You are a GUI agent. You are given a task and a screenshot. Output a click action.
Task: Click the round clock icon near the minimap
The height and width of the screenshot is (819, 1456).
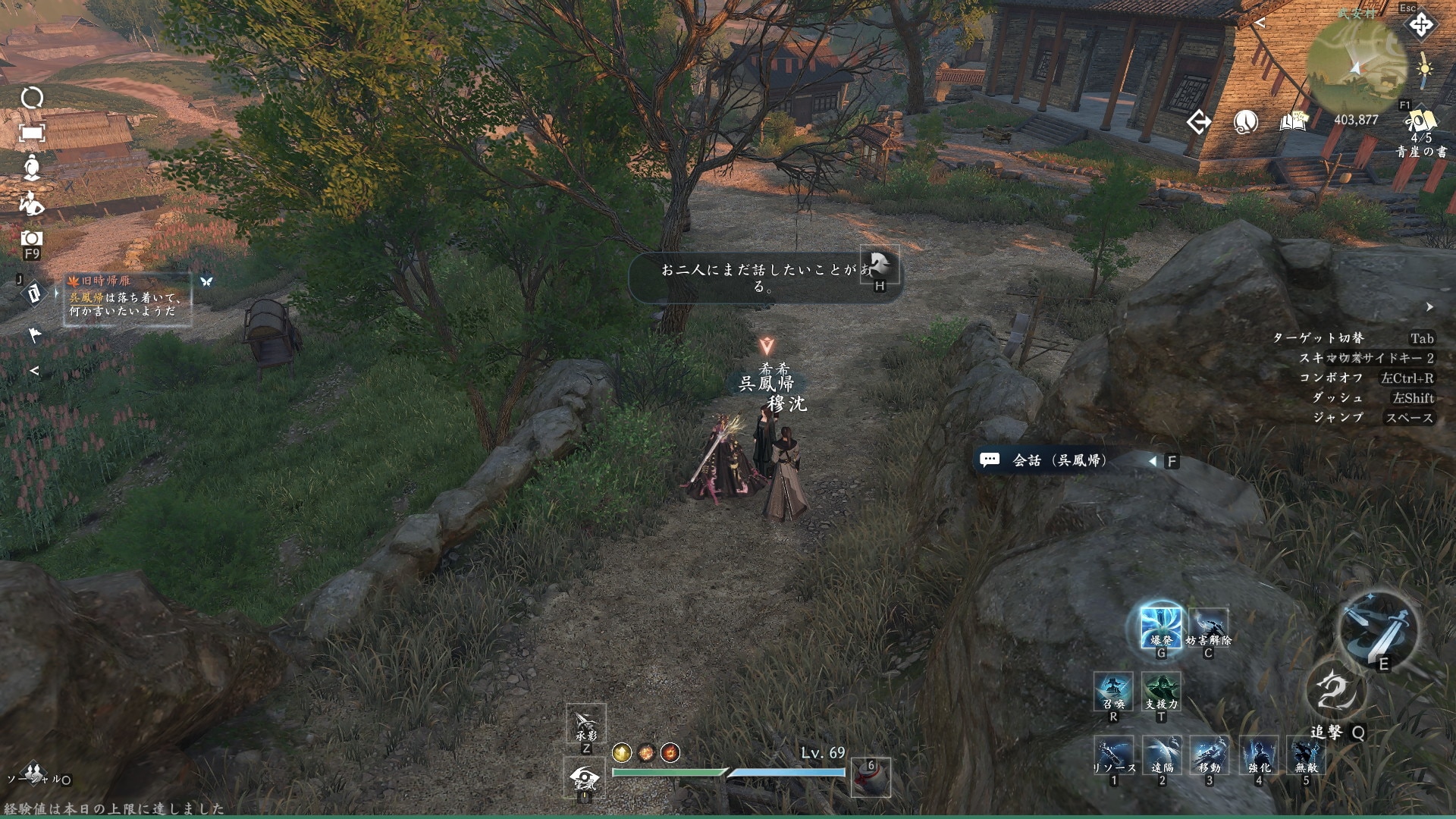click(x=1246, y=121)
